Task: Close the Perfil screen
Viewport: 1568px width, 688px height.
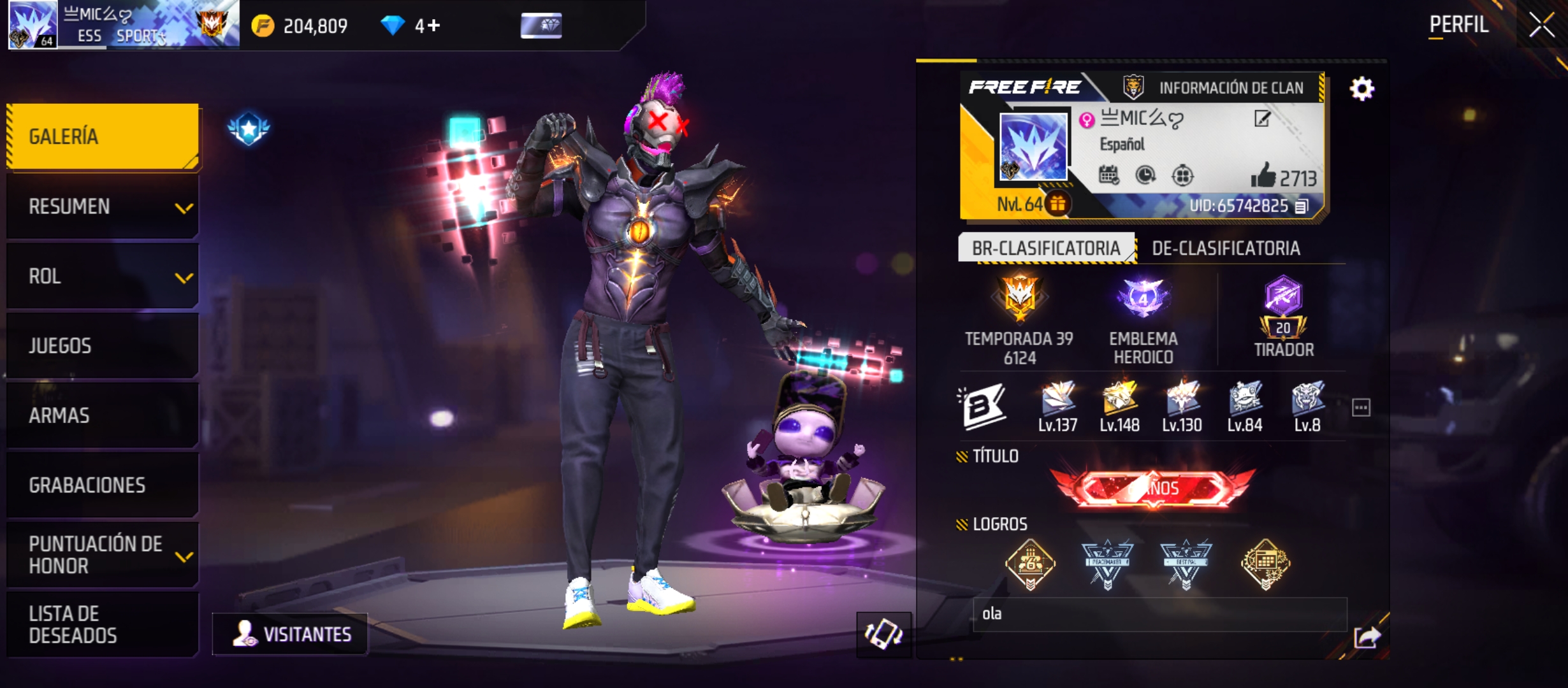Action: point(1541,25)
